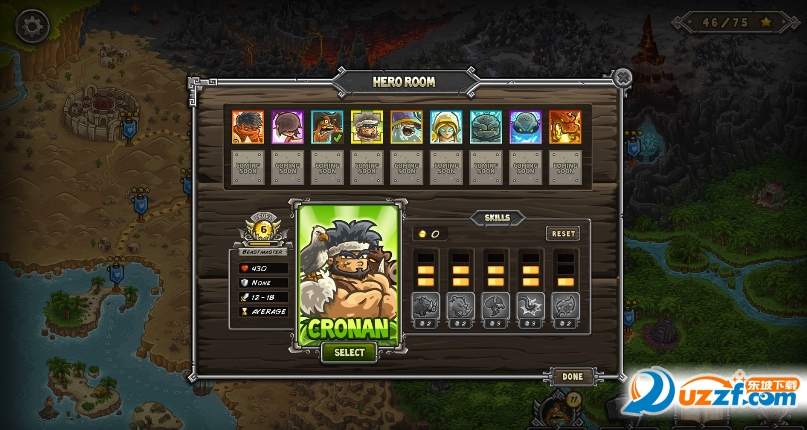
Task: Select Cronan as the active hero
Action: [x=349, y=352]
